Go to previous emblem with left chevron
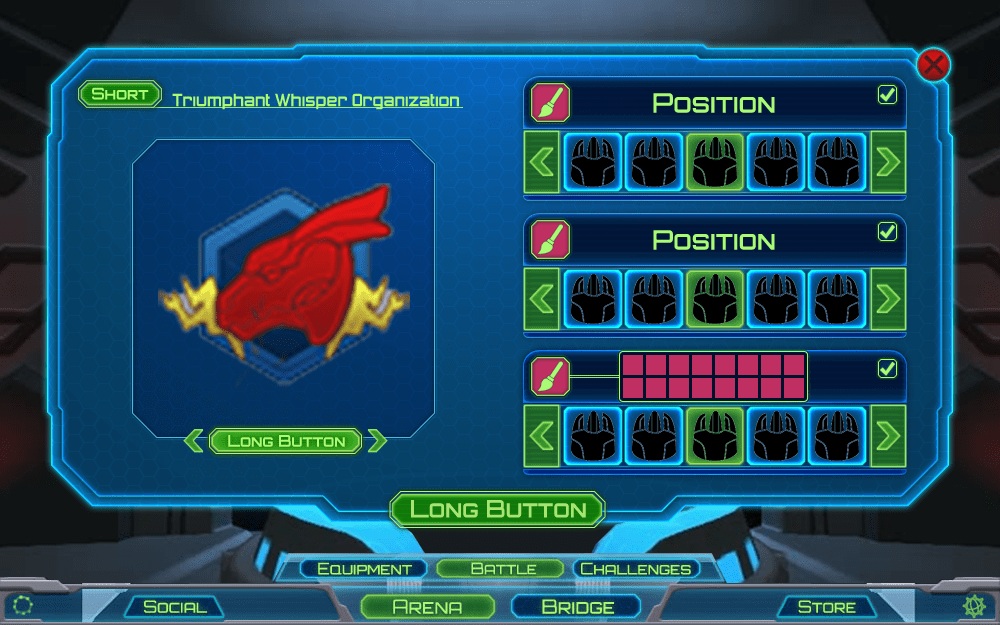Screen dimensions: 1000x625 point(196,441)
